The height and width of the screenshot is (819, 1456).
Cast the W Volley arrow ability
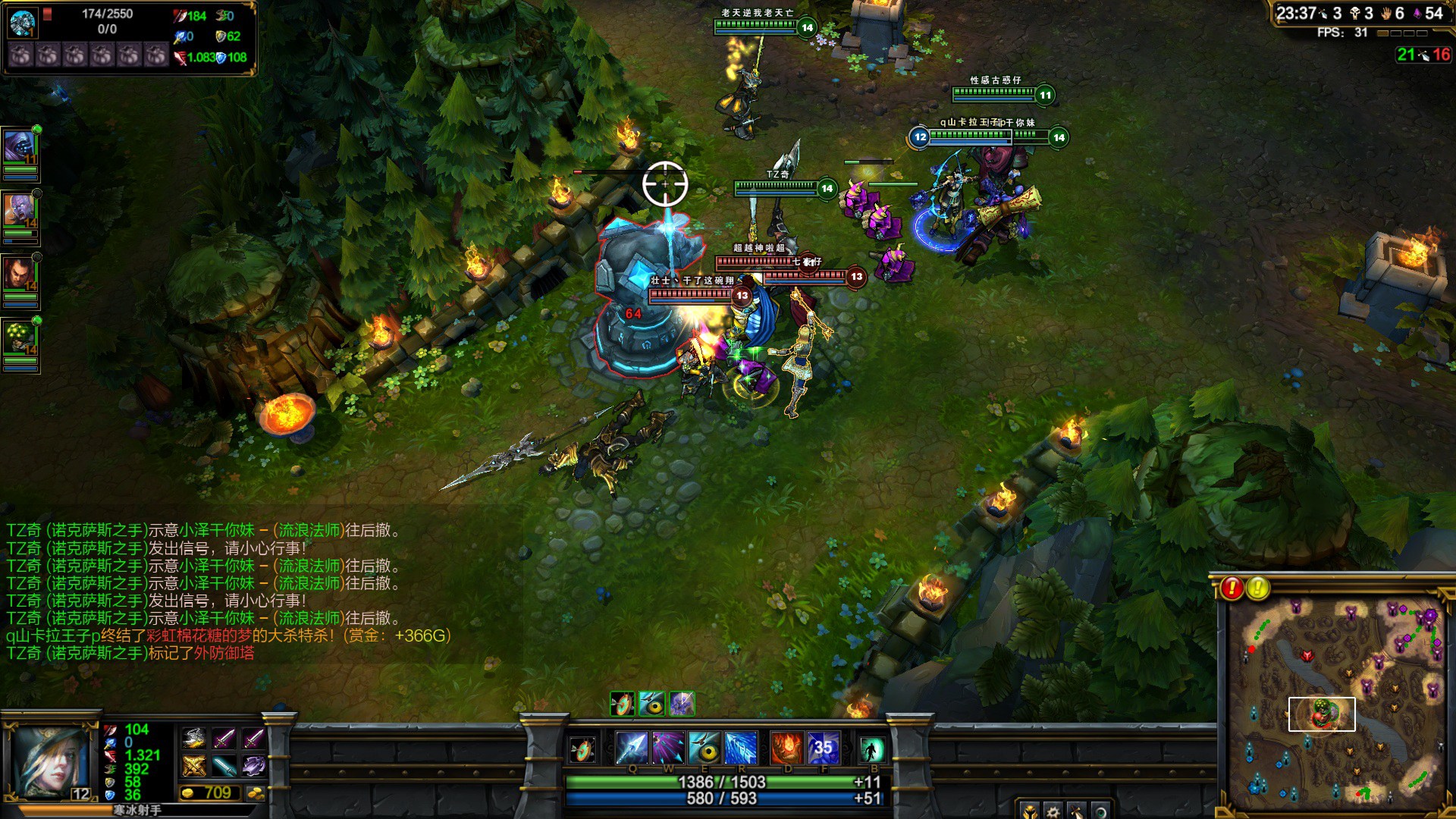668,748
